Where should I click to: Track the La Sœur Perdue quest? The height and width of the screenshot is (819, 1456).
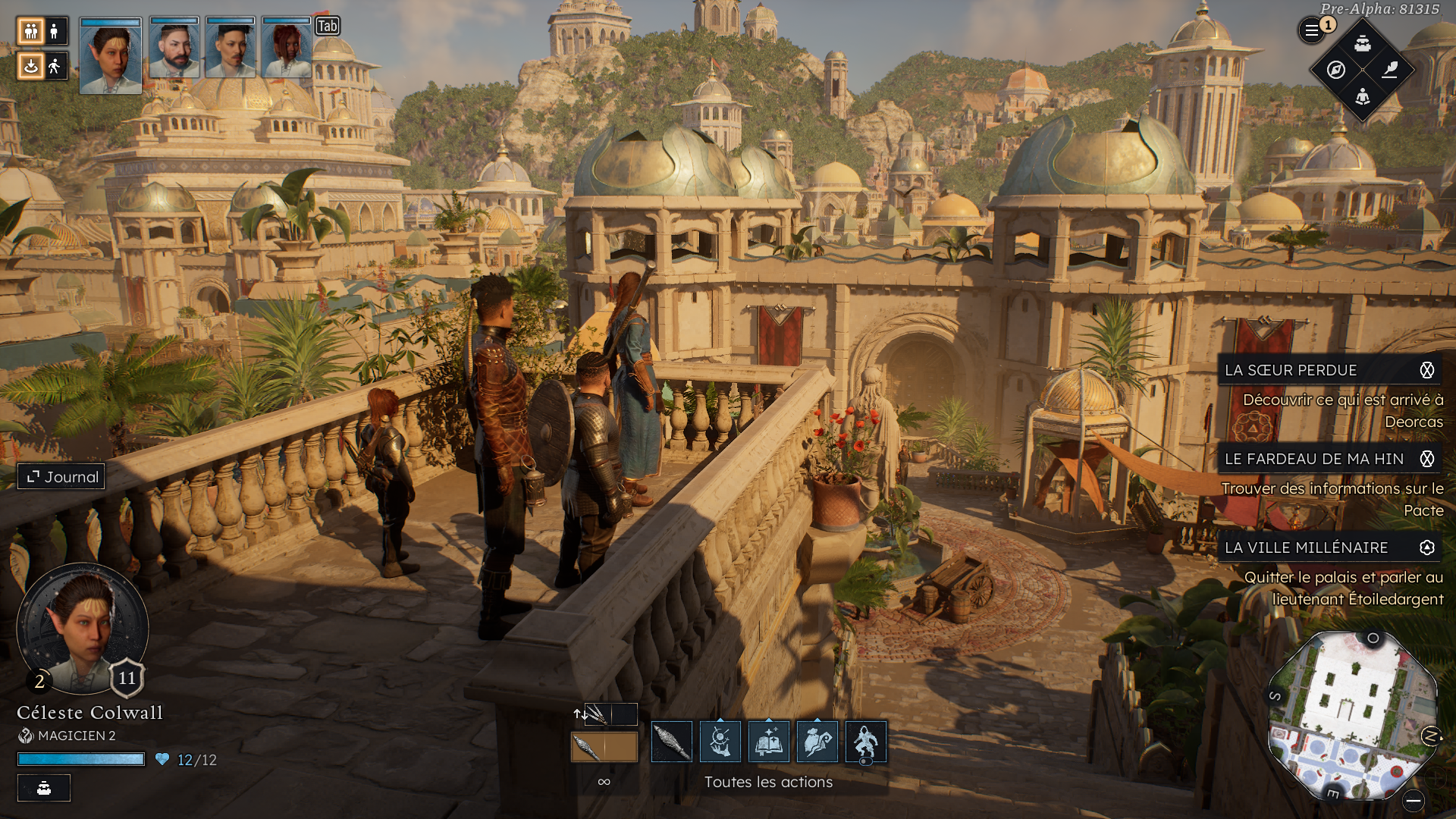1426,370
